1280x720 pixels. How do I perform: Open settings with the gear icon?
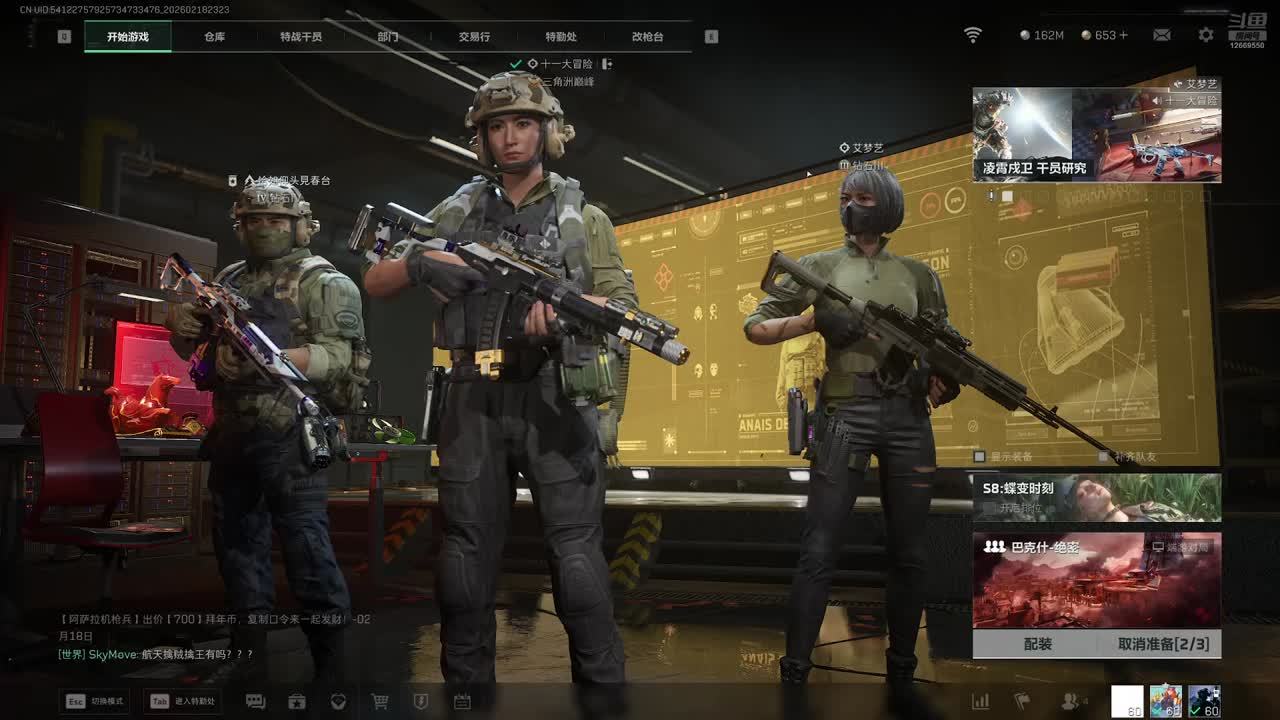(1206, 35)
